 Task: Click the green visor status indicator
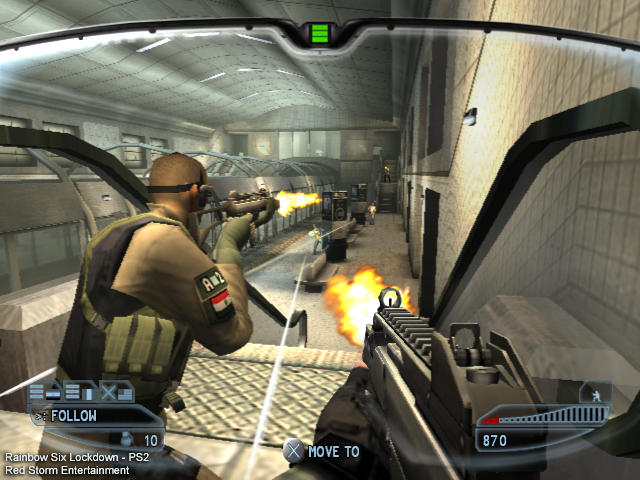[x=320, y=35]
